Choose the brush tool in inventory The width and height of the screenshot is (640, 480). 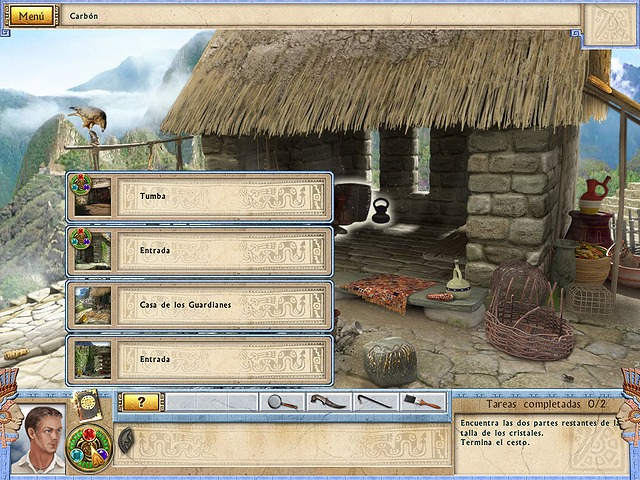tap(421, 402)
